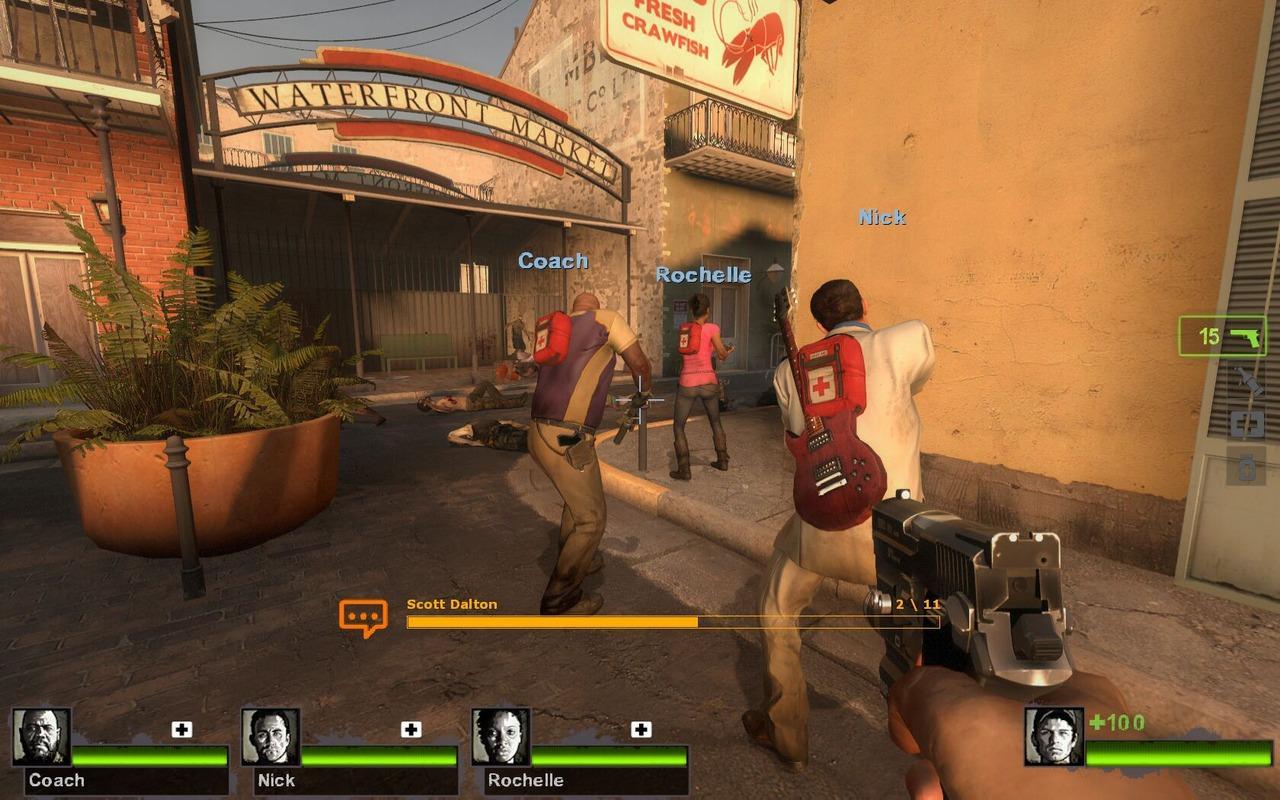Click Nick's portrait in the team panel

[x=271, y=737]
